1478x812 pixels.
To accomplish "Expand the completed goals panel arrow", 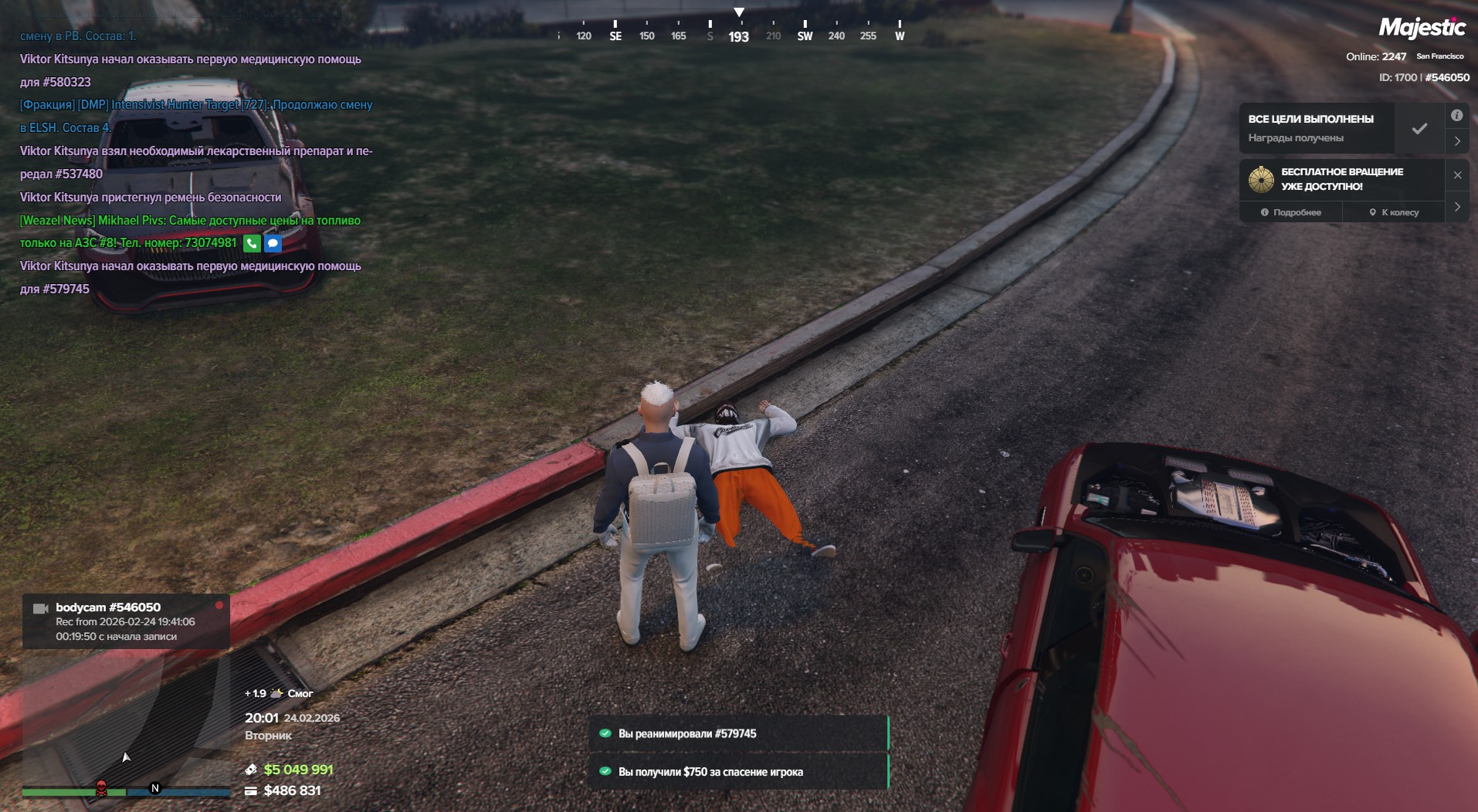I will 1457,141.
